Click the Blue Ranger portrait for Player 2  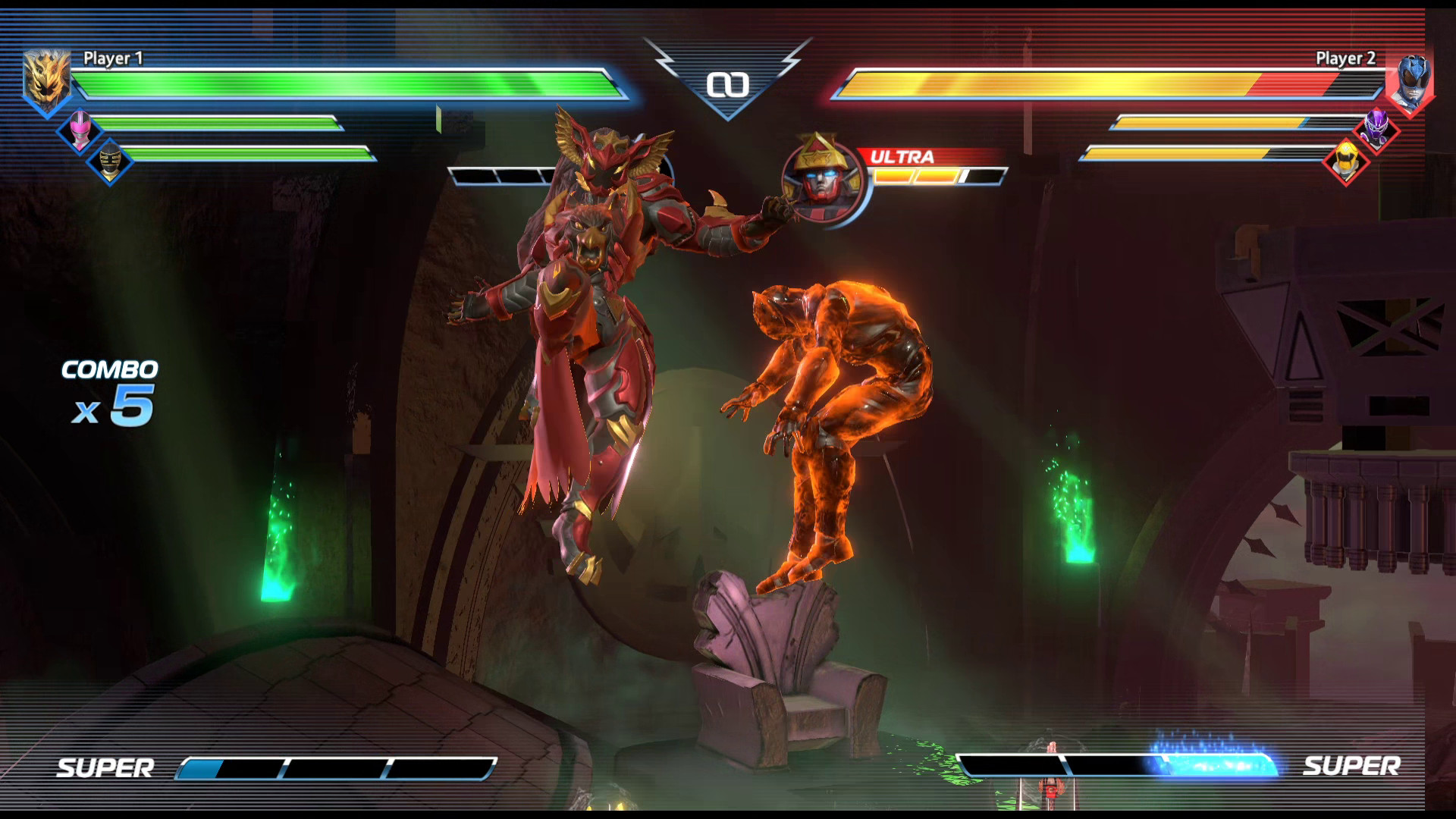click(1410, 76)
